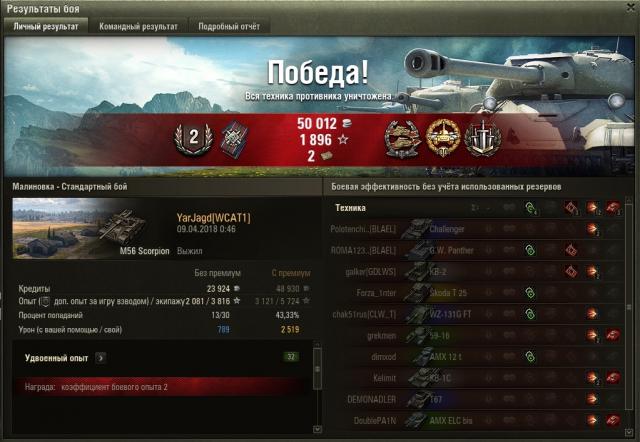Open the Подробный отчёт tab
Viewport: 640px width, 442px height.
pos(228,27)
